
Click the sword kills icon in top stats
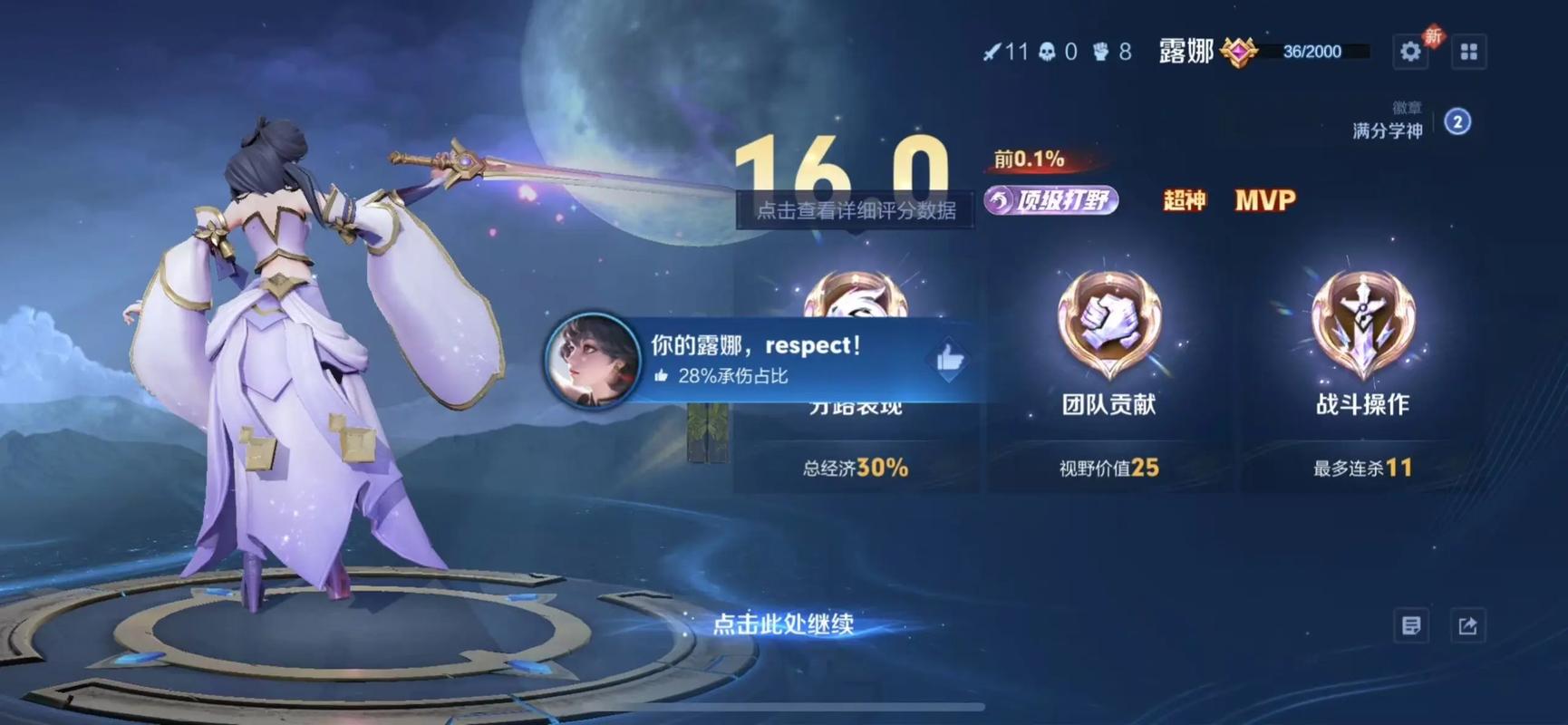point(994,52)
